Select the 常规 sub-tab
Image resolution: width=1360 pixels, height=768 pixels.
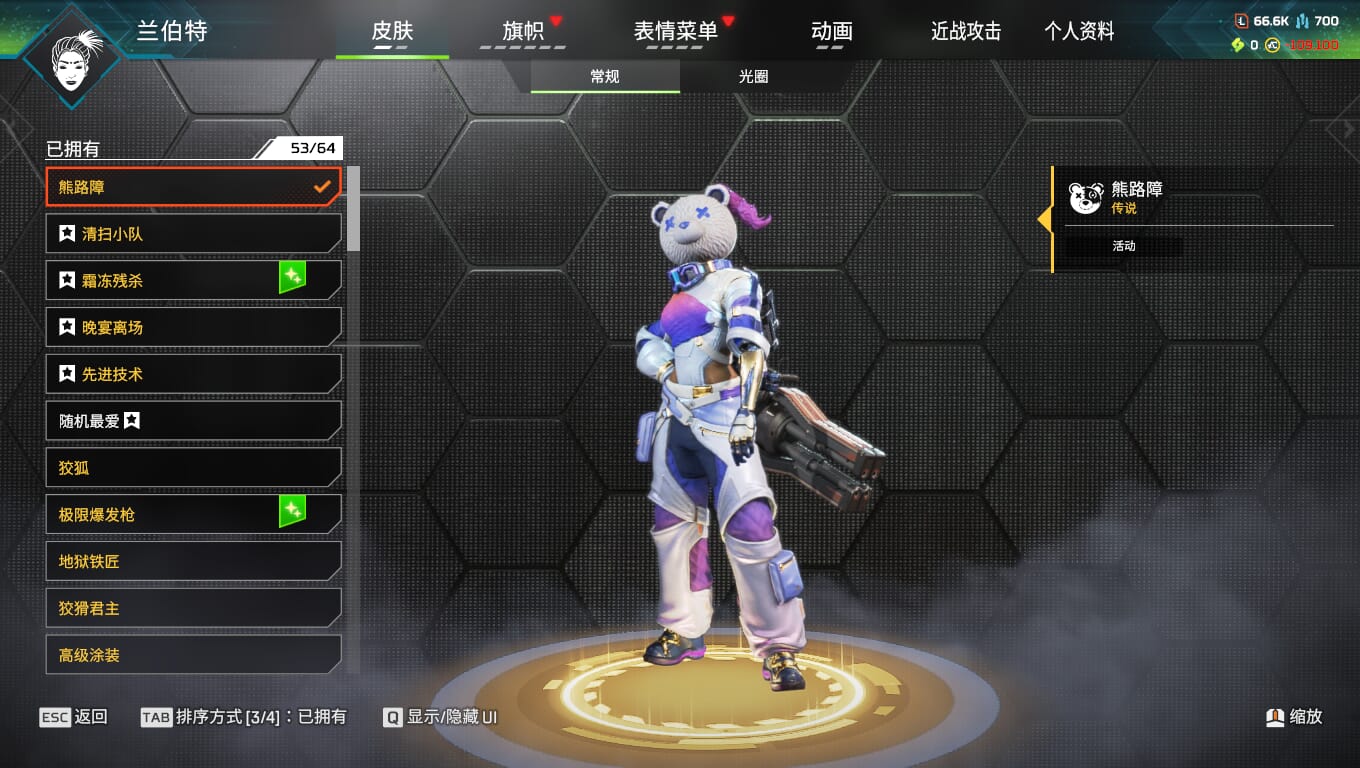click(605, 77)
